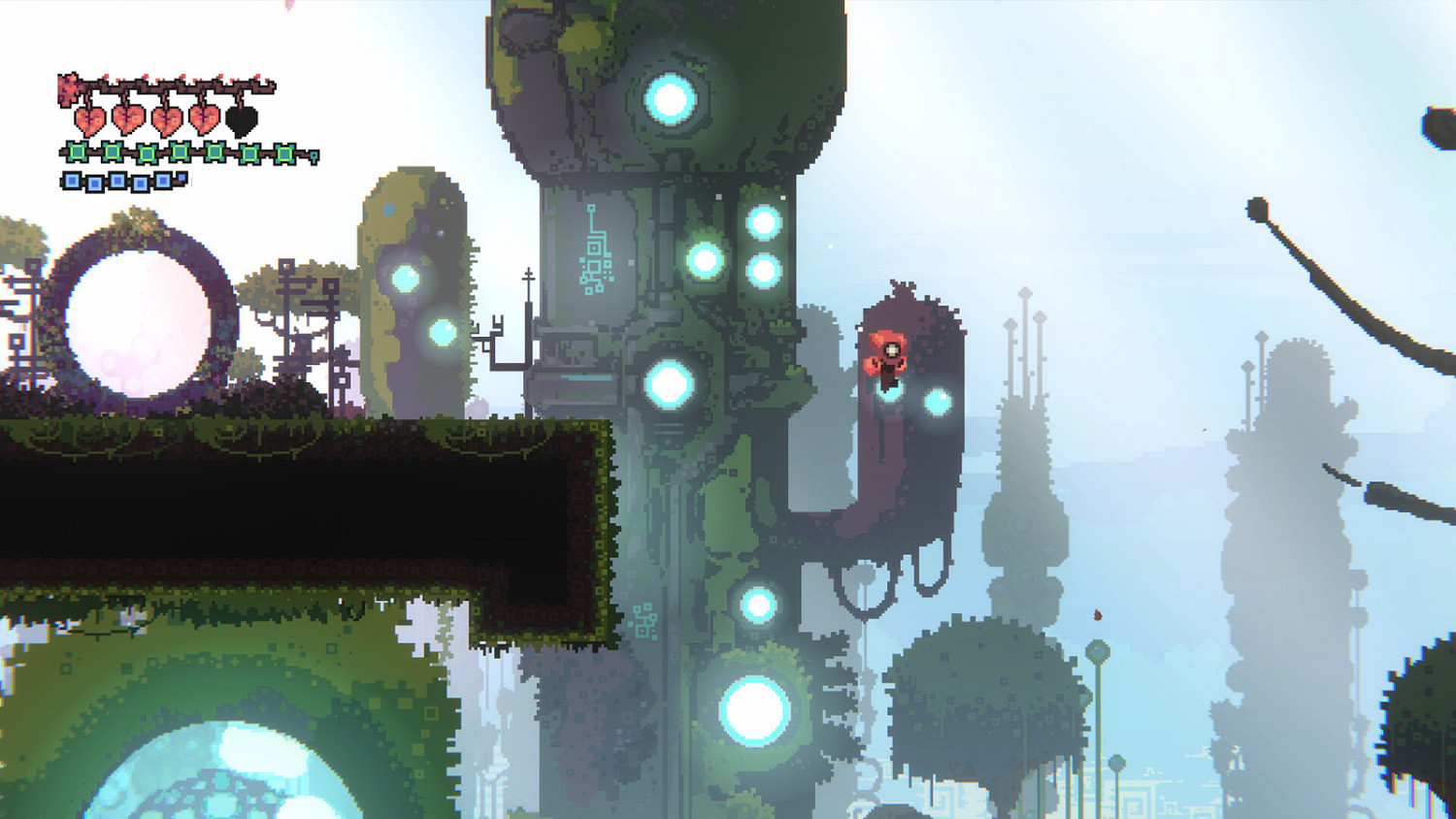Toggle the last blue square indicator in the HUD
Screen dimensions: 1456x819
(162, 180)
